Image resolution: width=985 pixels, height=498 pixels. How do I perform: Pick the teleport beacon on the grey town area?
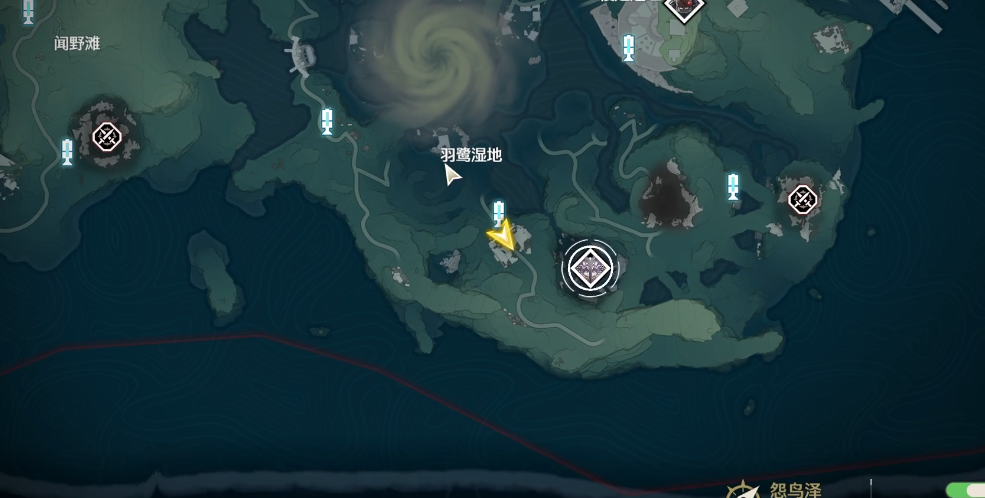tap(629, 46)
